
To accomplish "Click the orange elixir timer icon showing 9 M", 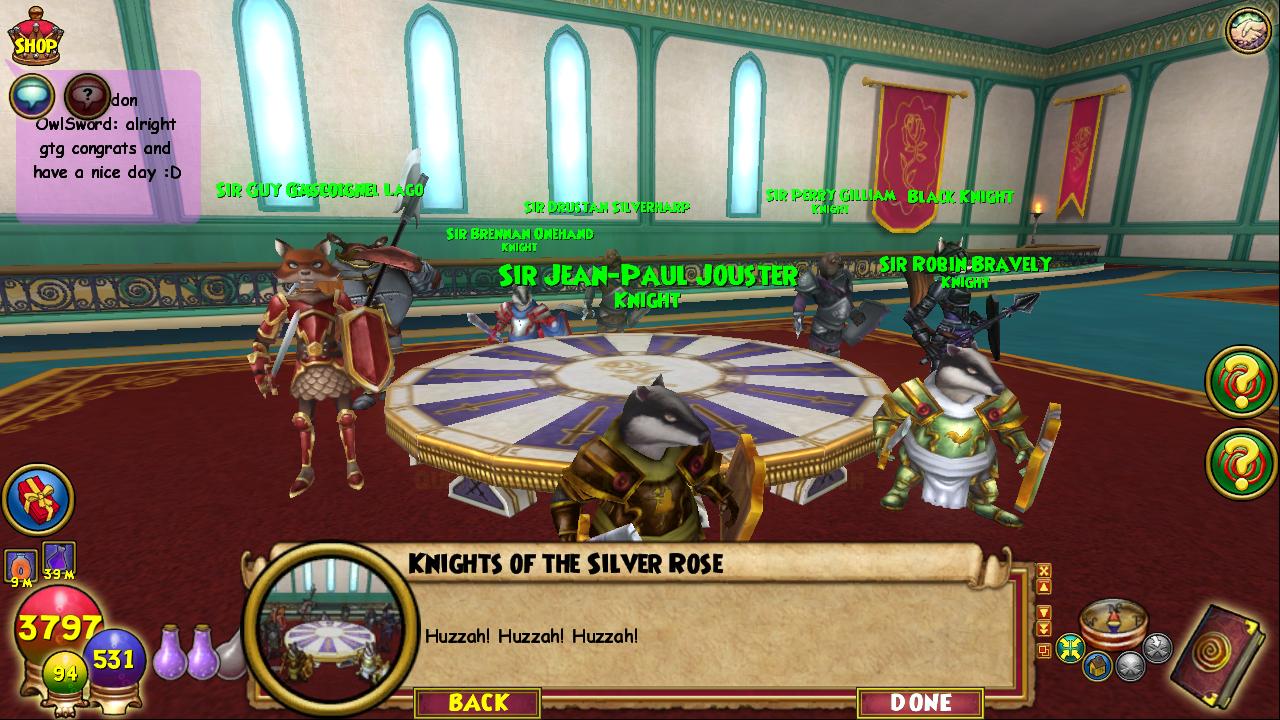I will pyautogui.click(x=21, y=566).
